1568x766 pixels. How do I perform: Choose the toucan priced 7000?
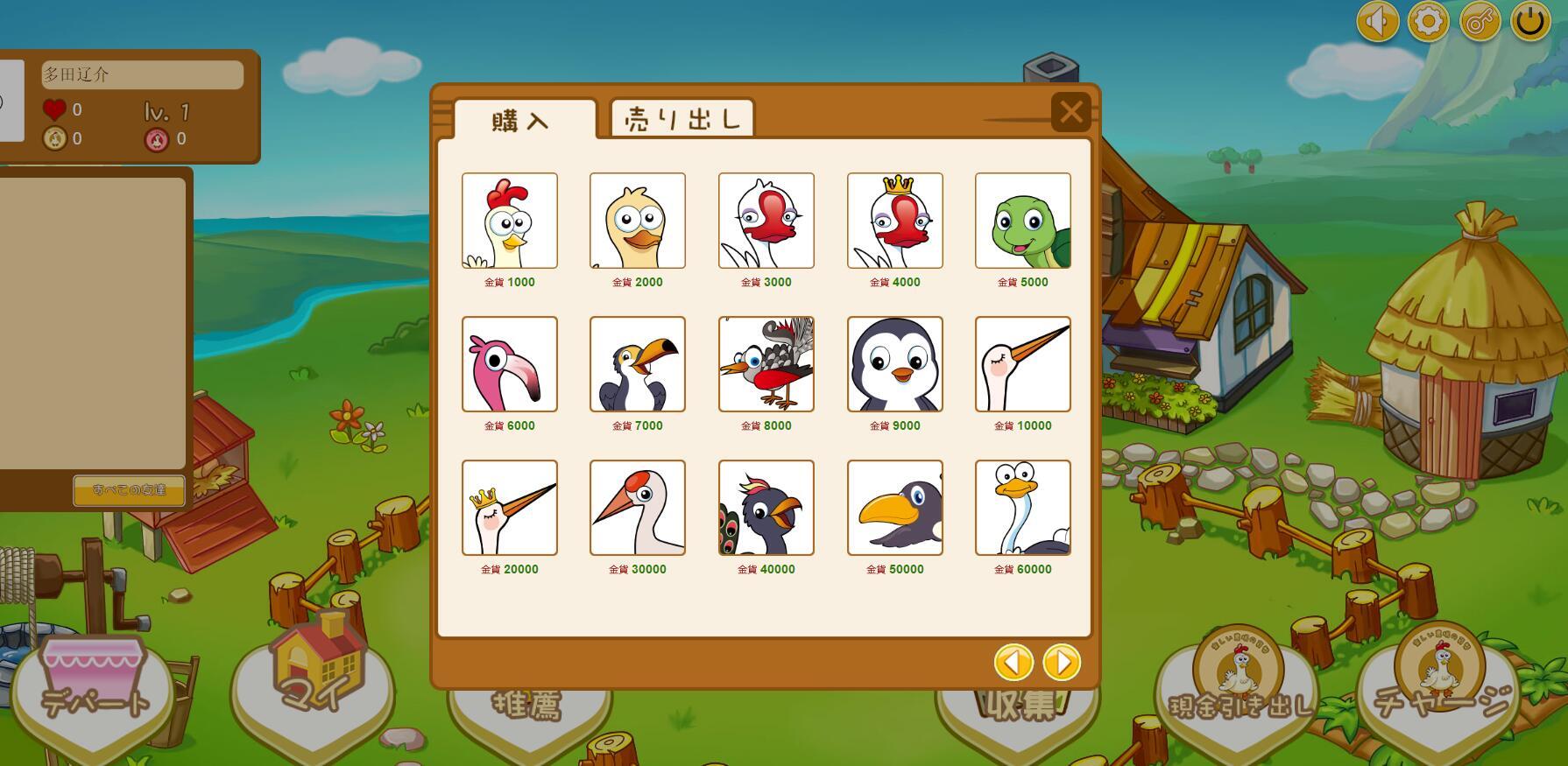click(638, 364)
